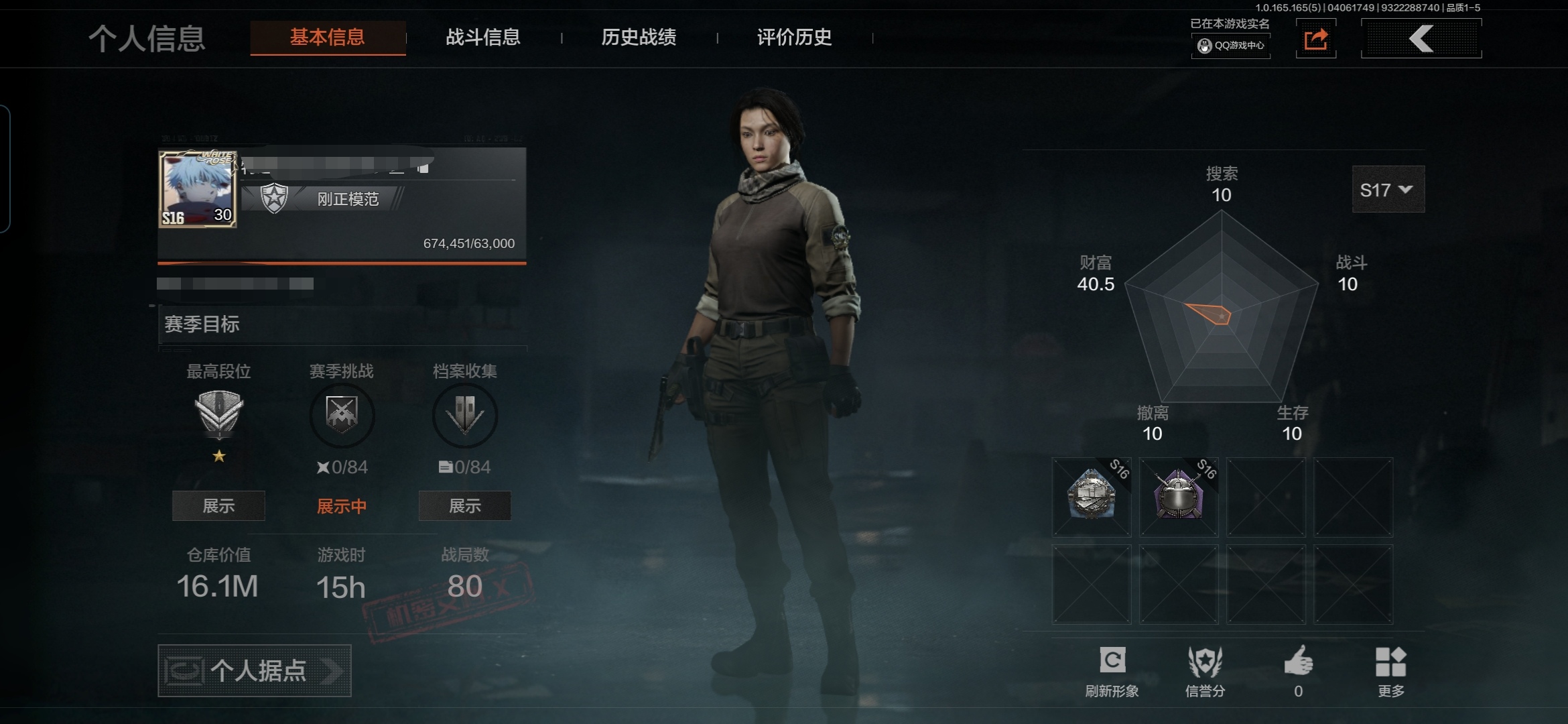Image resolution: width=1568 pixels, height=724 pixels.
Task: Open the 更多 options
Action: coord(1390,670)
